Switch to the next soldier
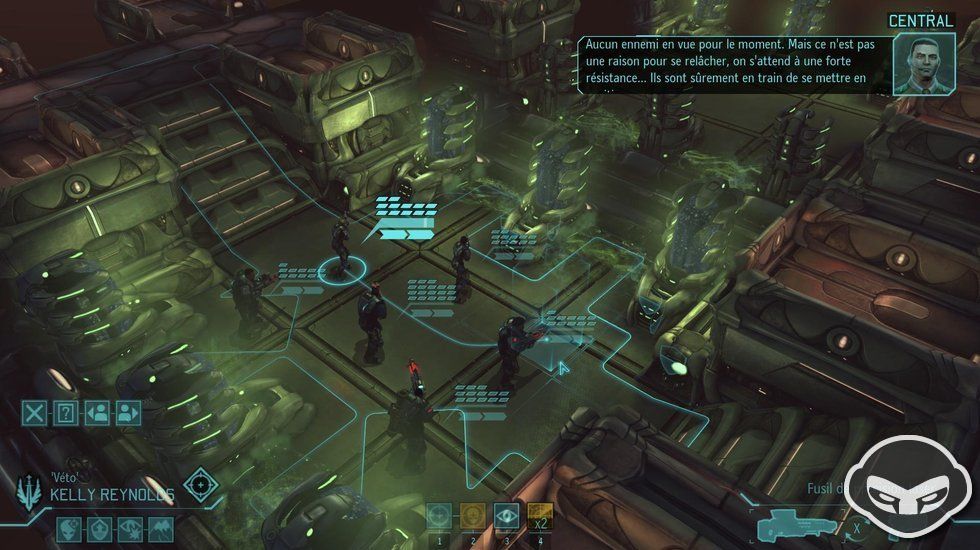 point(128,412)
